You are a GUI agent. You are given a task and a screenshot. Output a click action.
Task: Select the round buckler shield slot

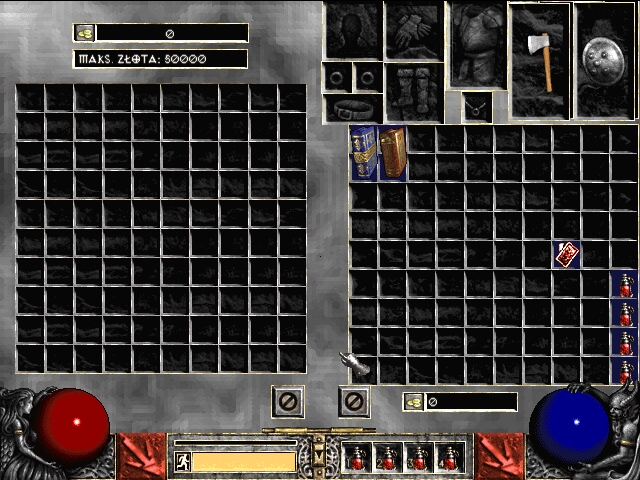[604, 48]
